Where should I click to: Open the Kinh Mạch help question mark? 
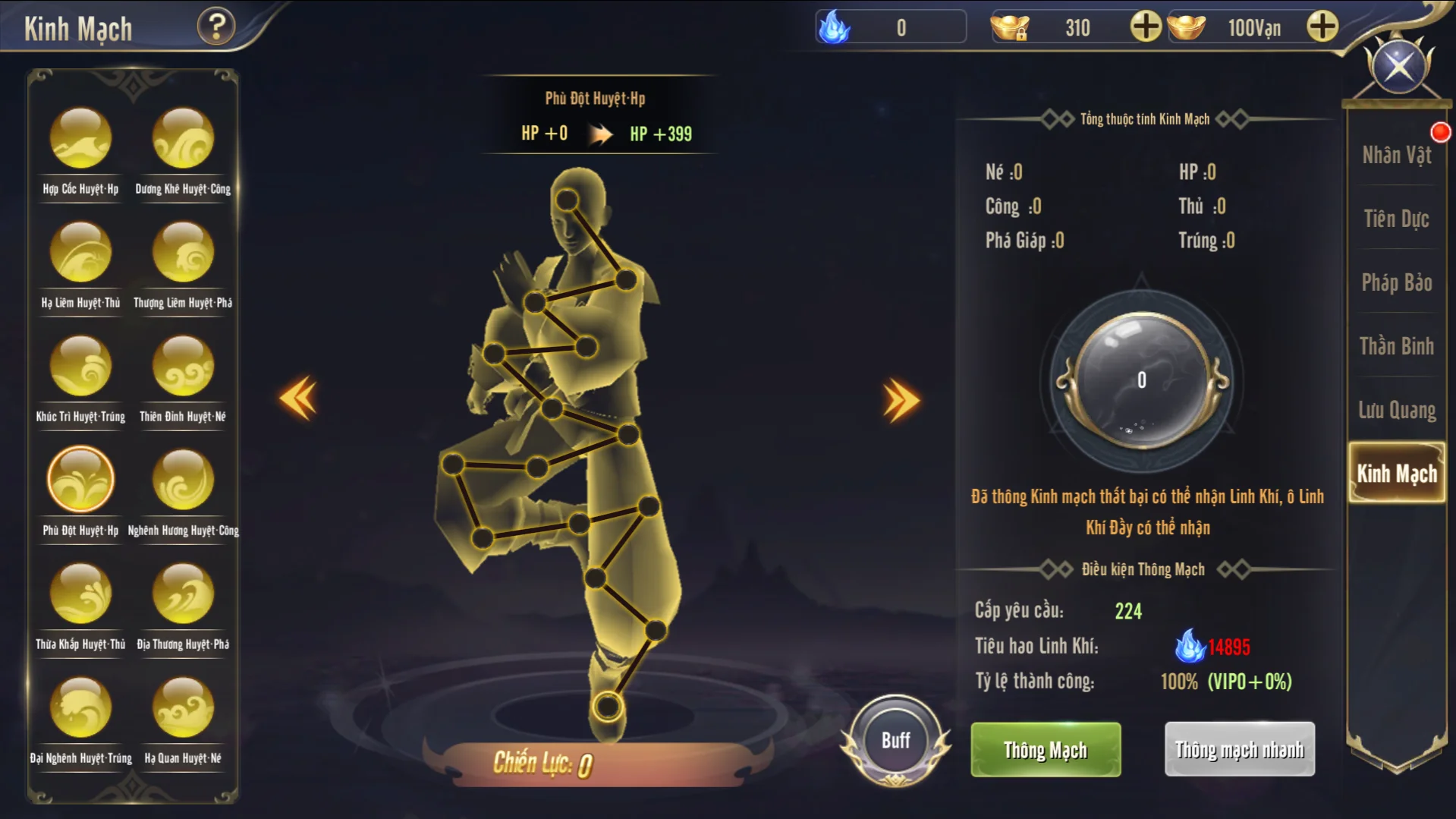coord(216,27)
